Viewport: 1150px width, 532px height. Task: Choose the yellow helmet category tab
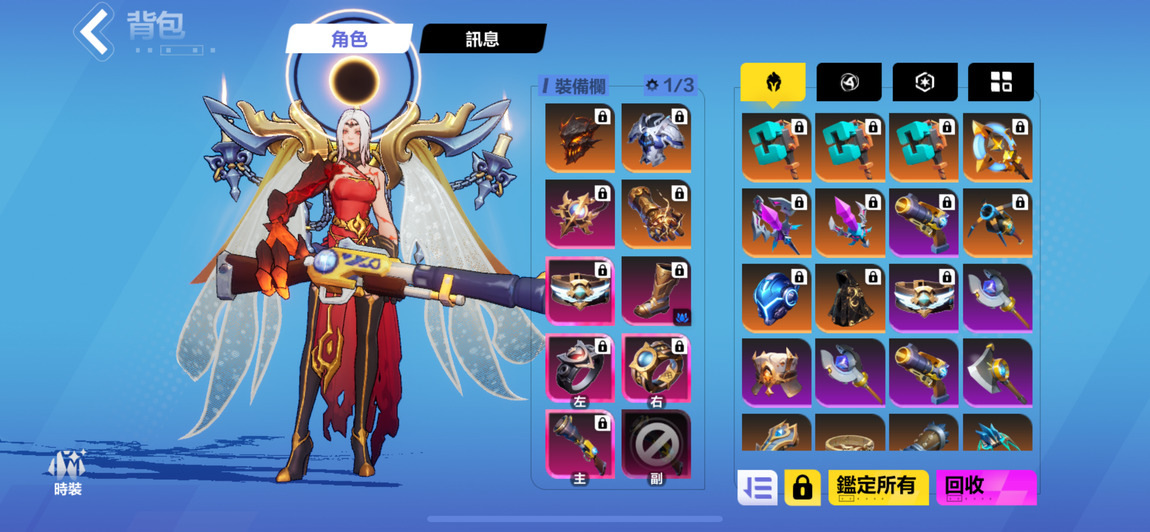point(773,82)
